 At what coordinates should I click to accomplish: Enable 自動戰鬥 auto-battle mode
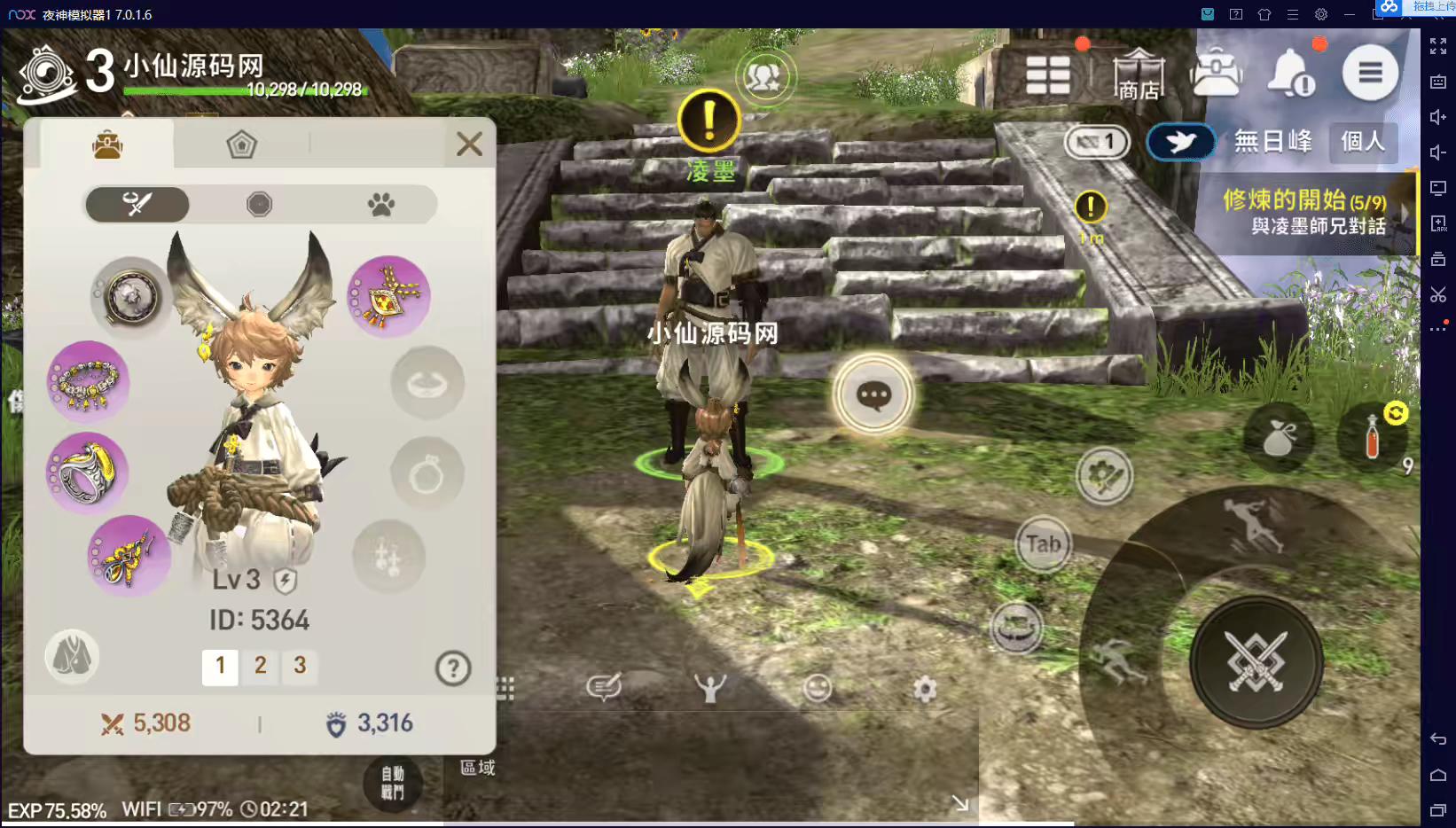pos(393,784)
